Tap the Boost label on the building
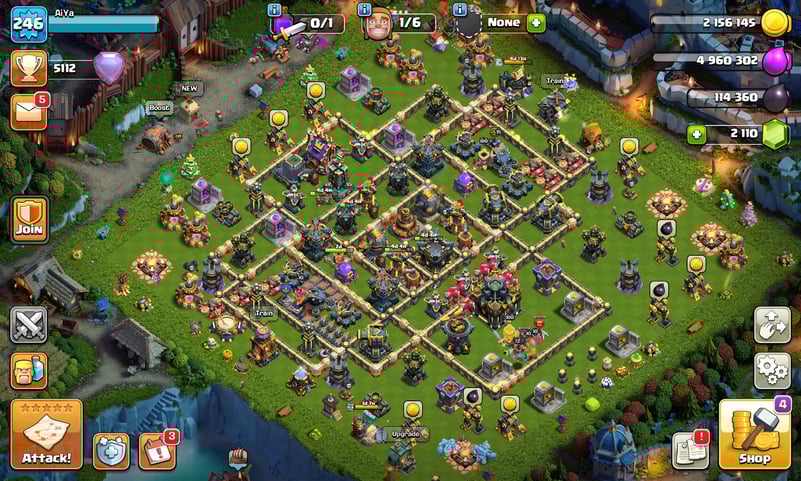801x481 pixels. [x=159, y=108]
